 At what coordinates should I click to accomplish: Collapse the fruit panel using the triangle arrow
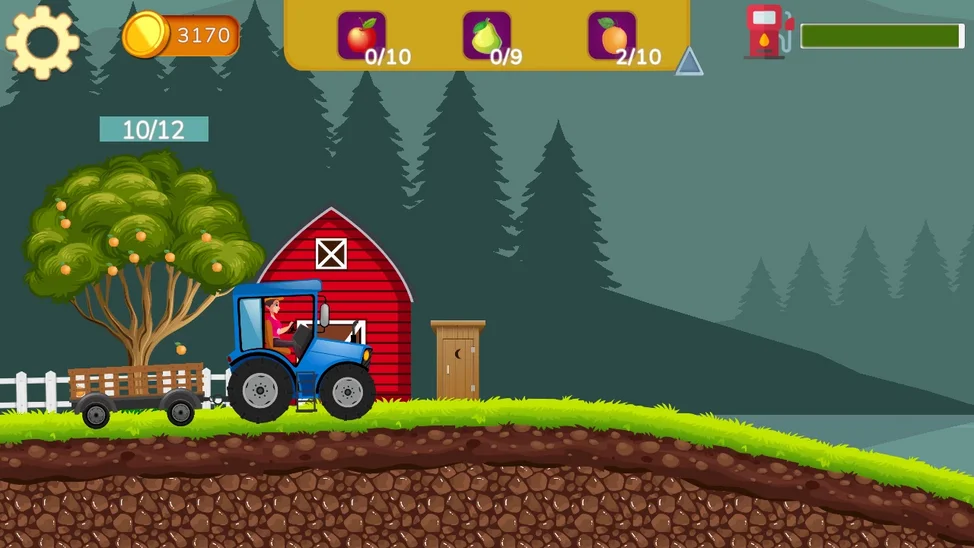click(x=689, y=62)
